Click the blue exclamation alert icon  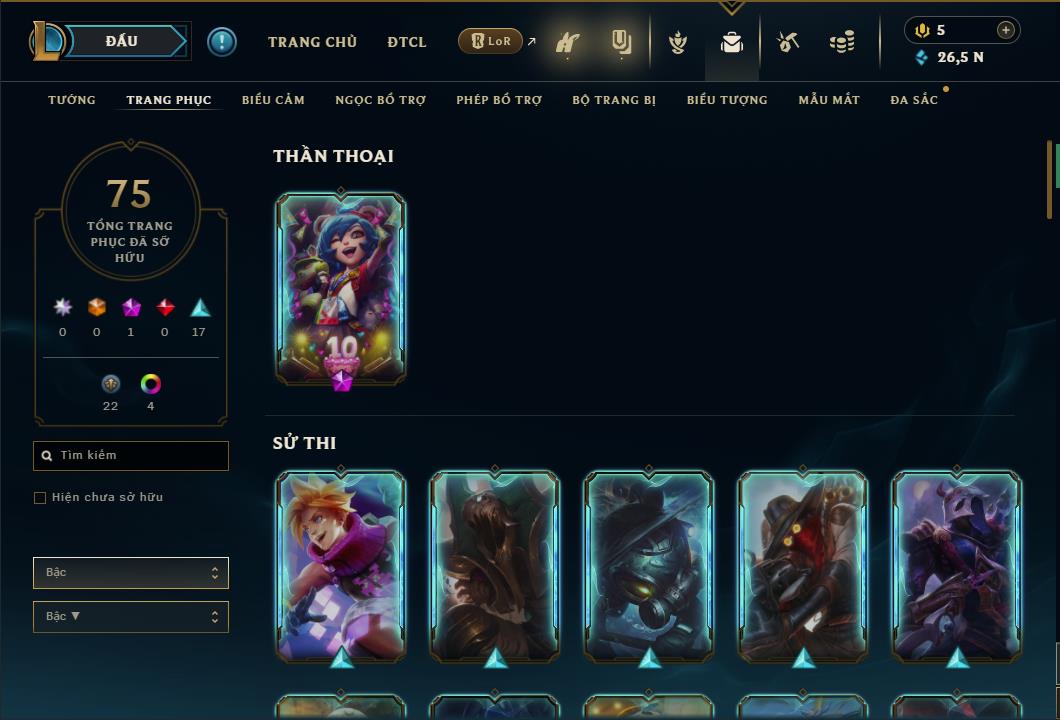point(222,42)
